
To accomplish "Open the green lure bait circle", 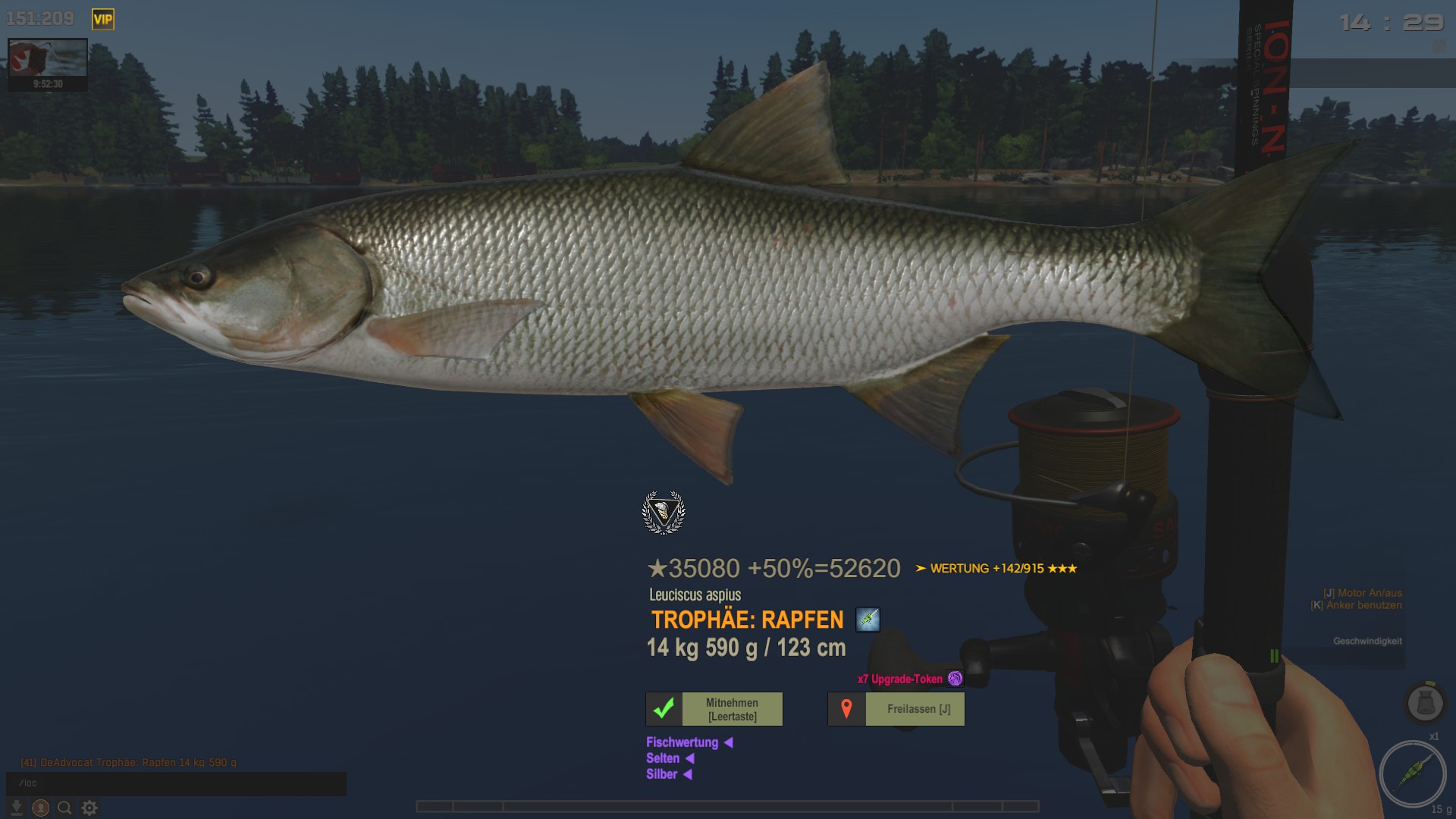I will [1412, 774].
